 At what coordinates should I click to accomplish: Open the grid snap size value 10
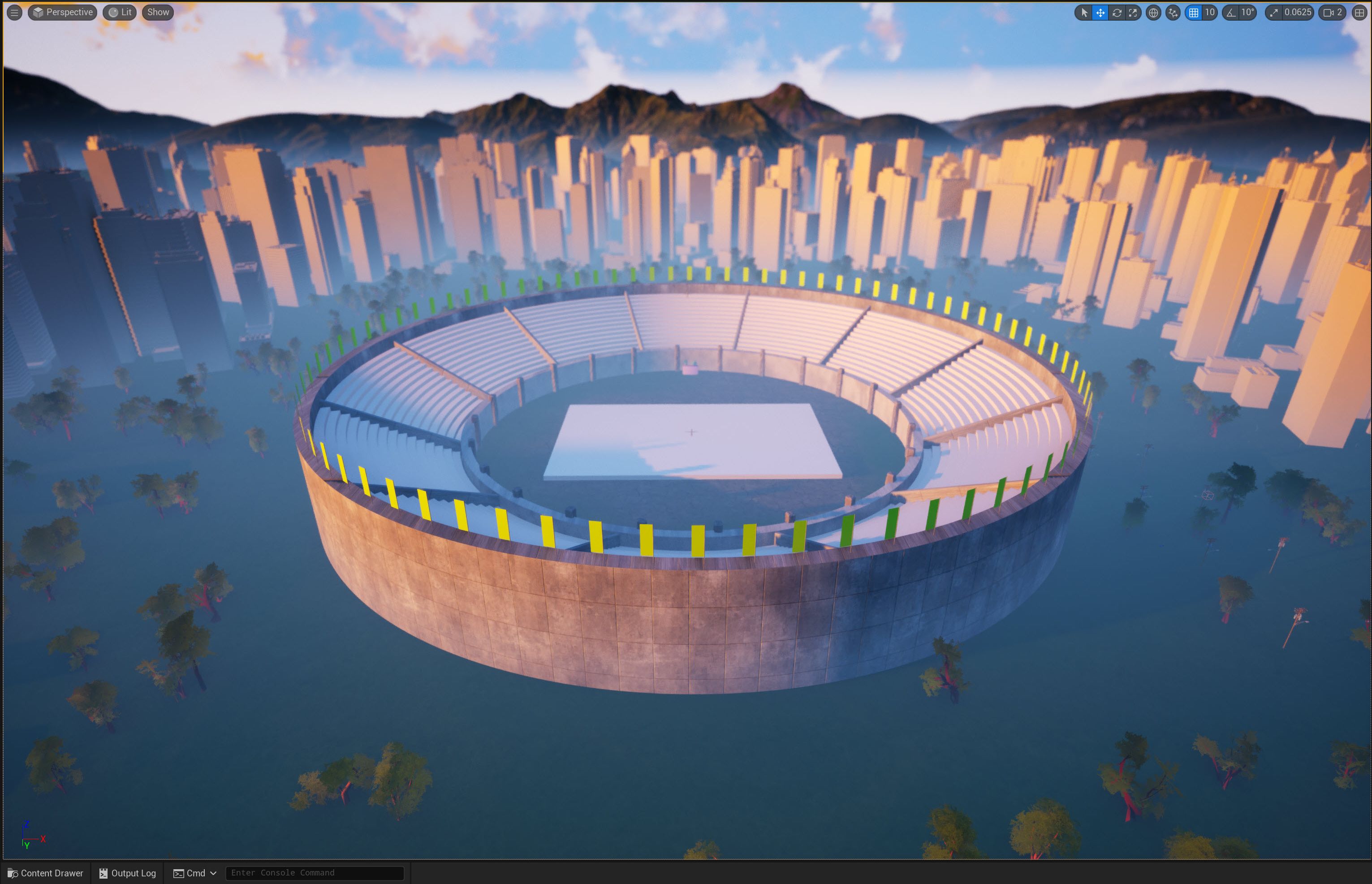1209,12
